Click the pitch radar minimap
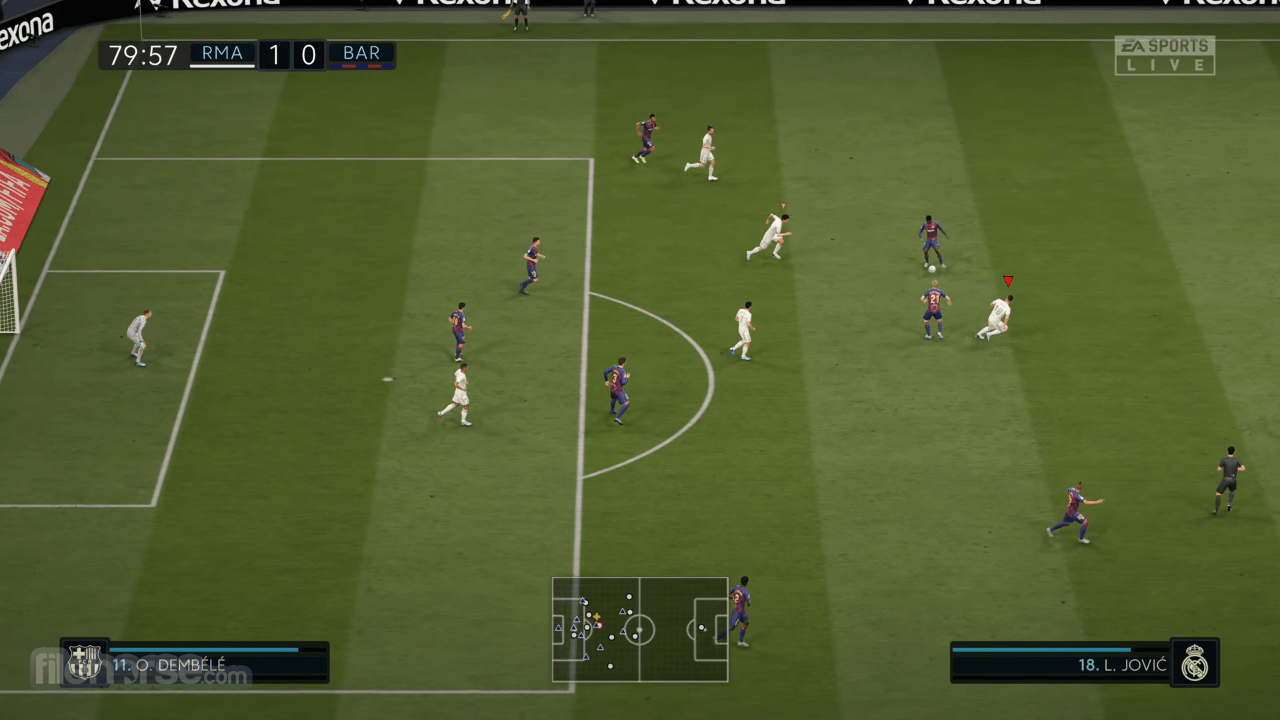 coord(640,629)
